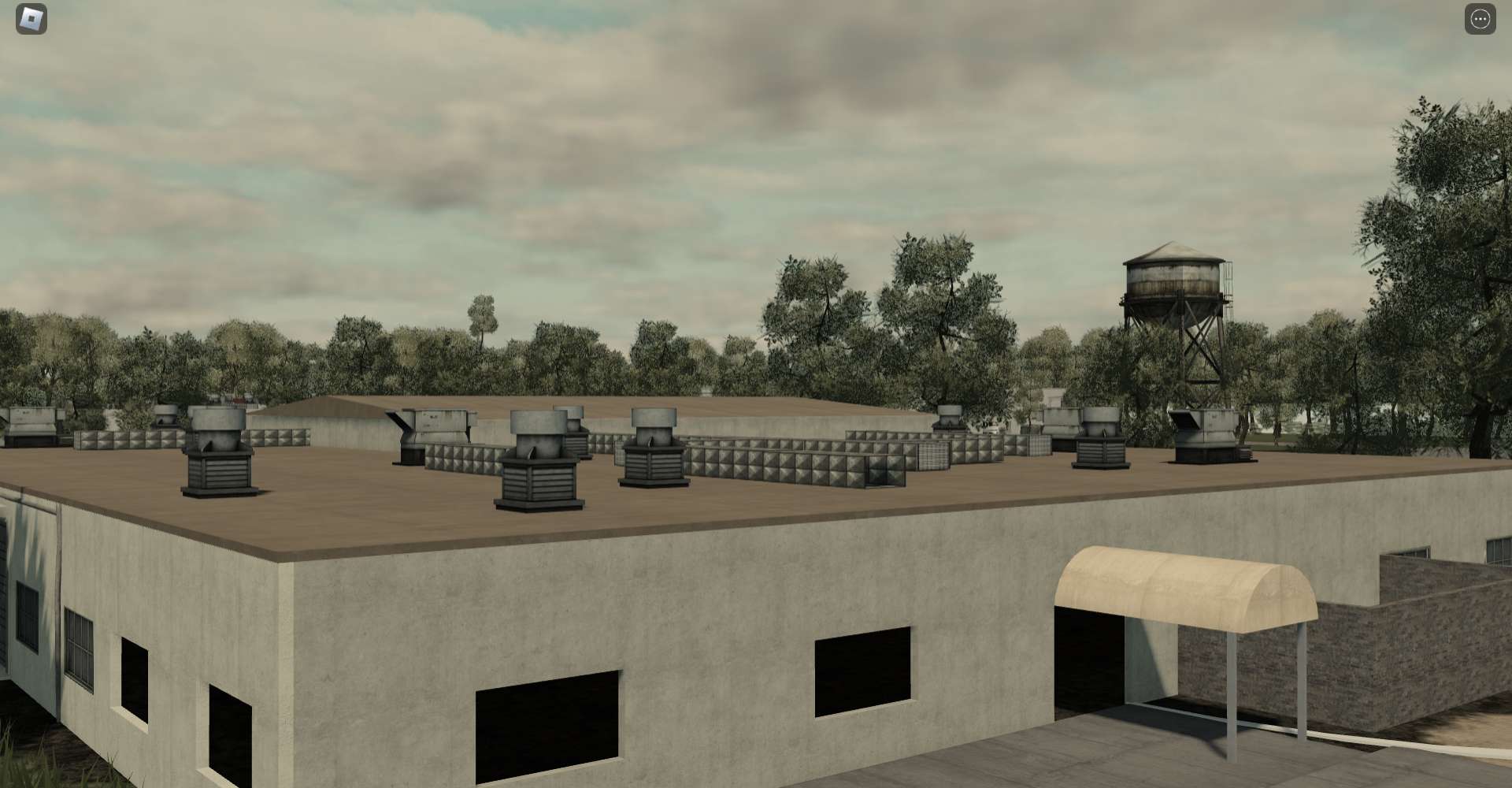The height and width of the screenshot is (788, 1512).
Task: Click the ellipsis more-options icon
Action: (1480, 17)
